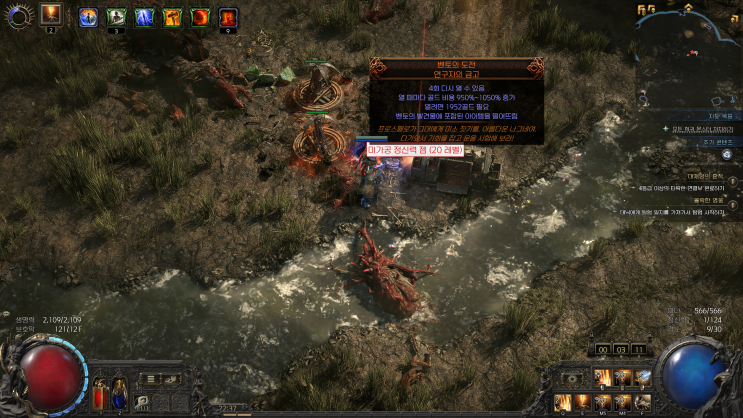Open the menu button above the flasks
The width and height of the screenshot is (743, 418).
point(149,378)
